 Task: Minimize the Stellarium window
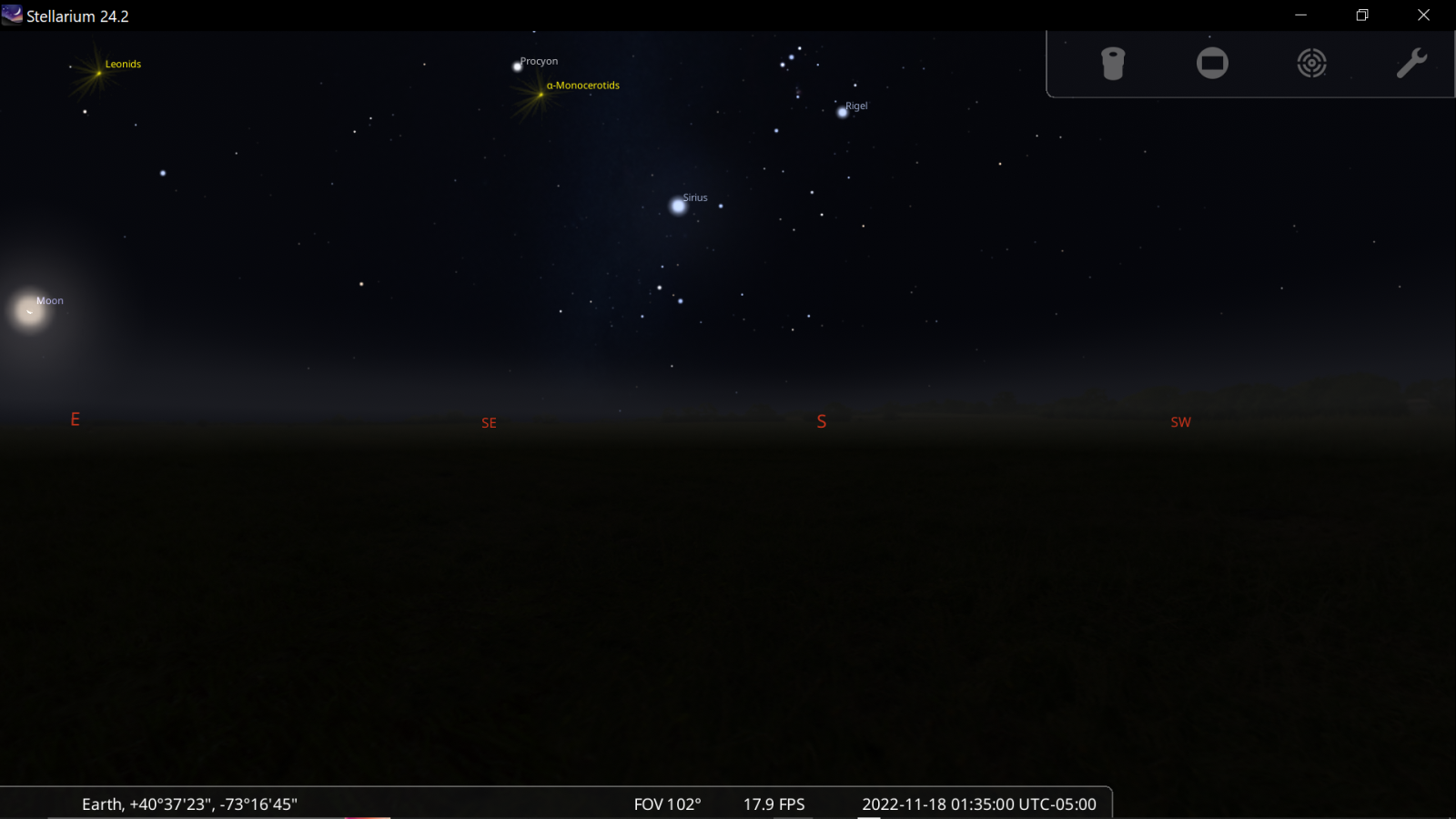coord(1300,15)
